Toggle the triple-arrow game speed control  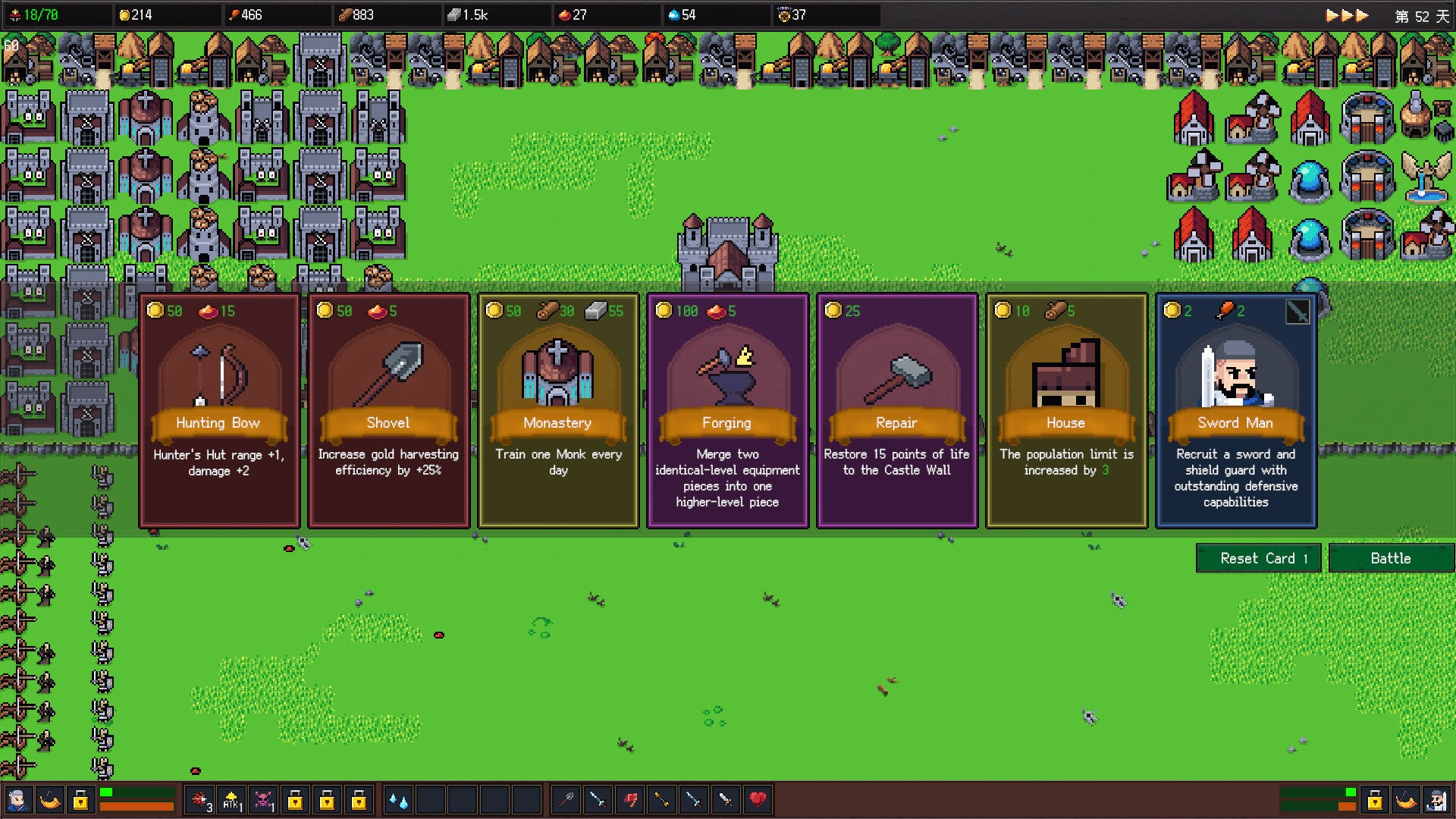1347,15
